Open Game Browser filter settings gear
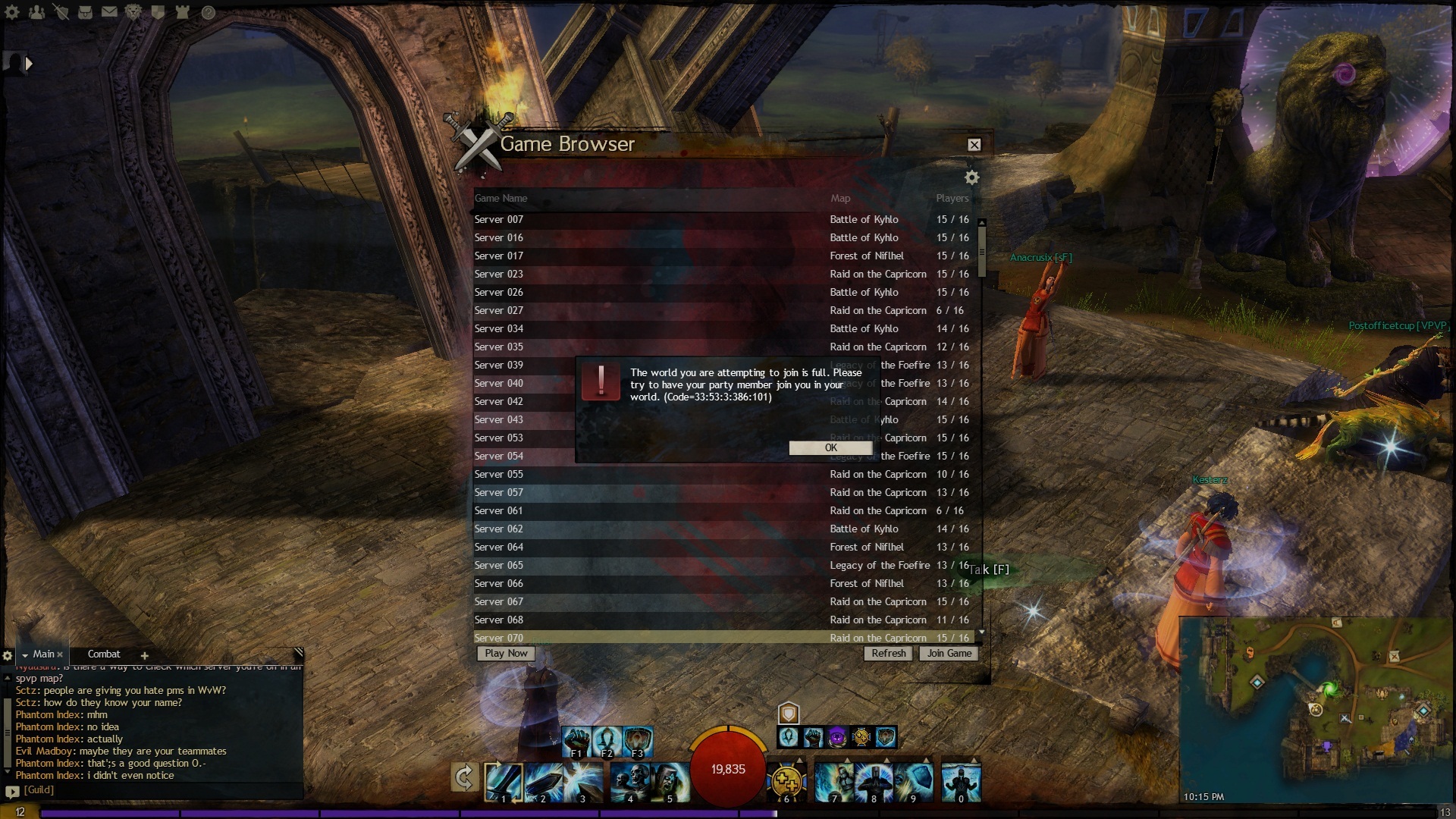This screenshot has height=819, width=1456. (971, 177)
